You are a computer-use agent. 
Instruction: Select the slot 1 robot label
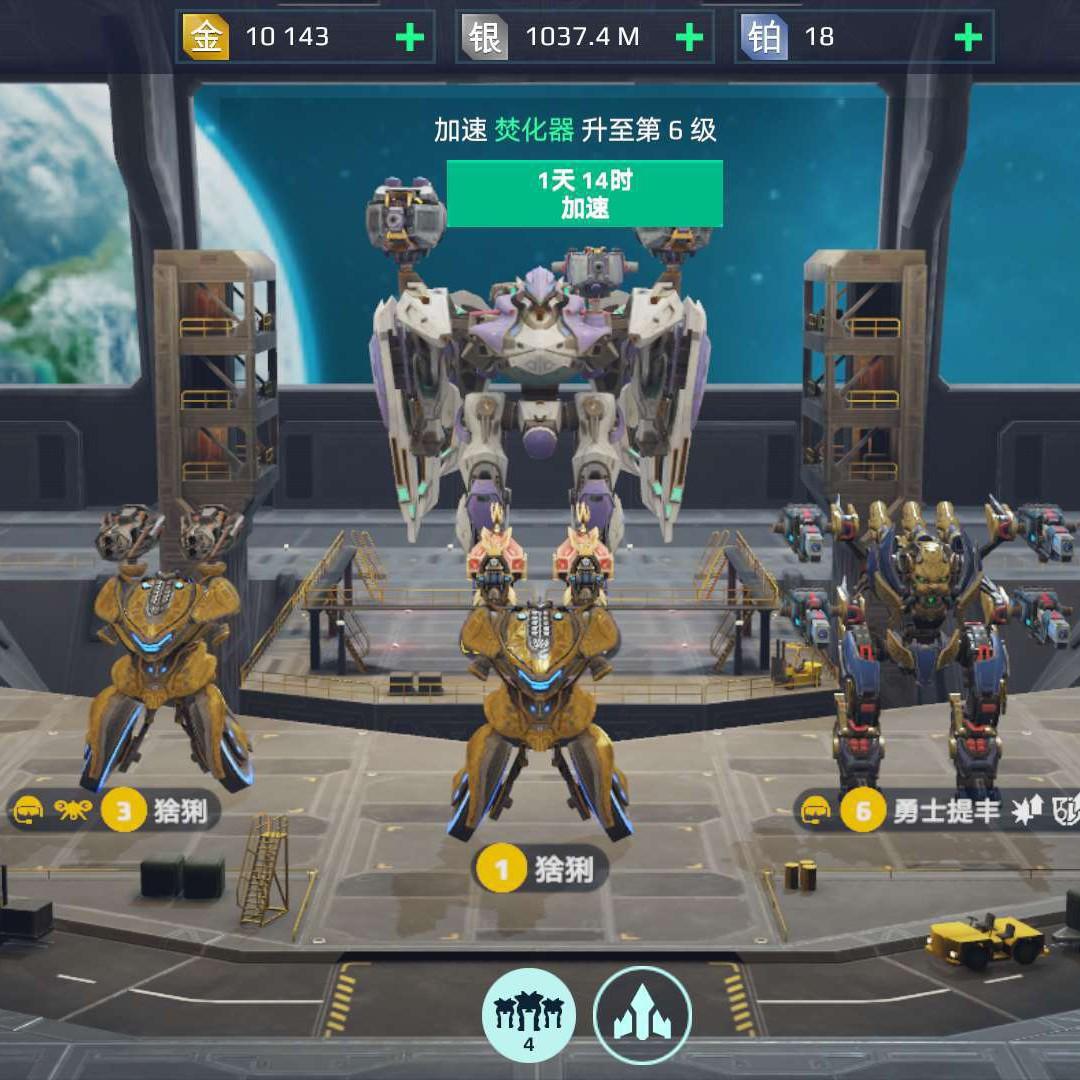tap(540, 869)
